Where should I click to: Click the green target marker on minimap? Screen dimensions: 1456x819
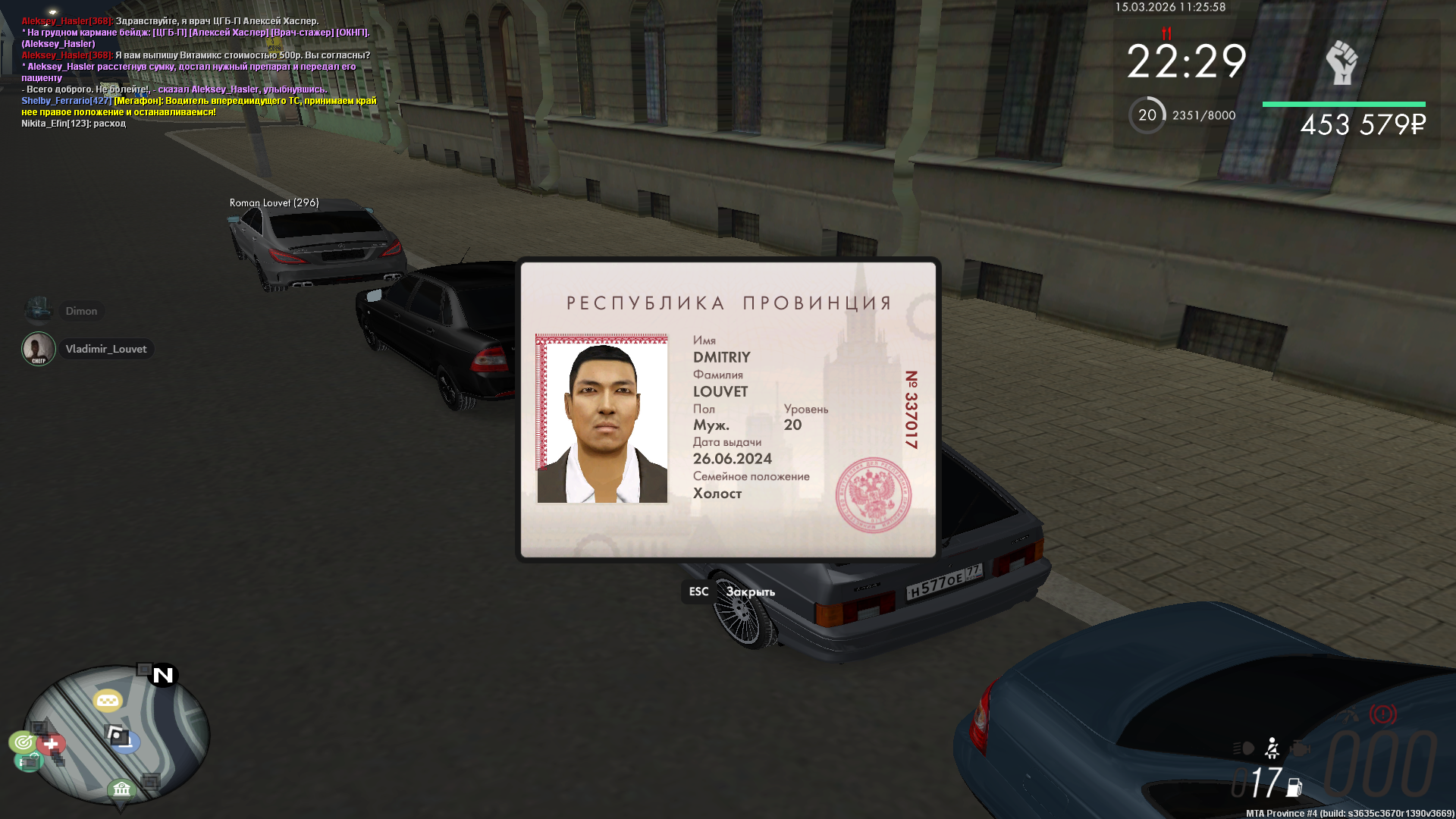click(x=24, y=742)
